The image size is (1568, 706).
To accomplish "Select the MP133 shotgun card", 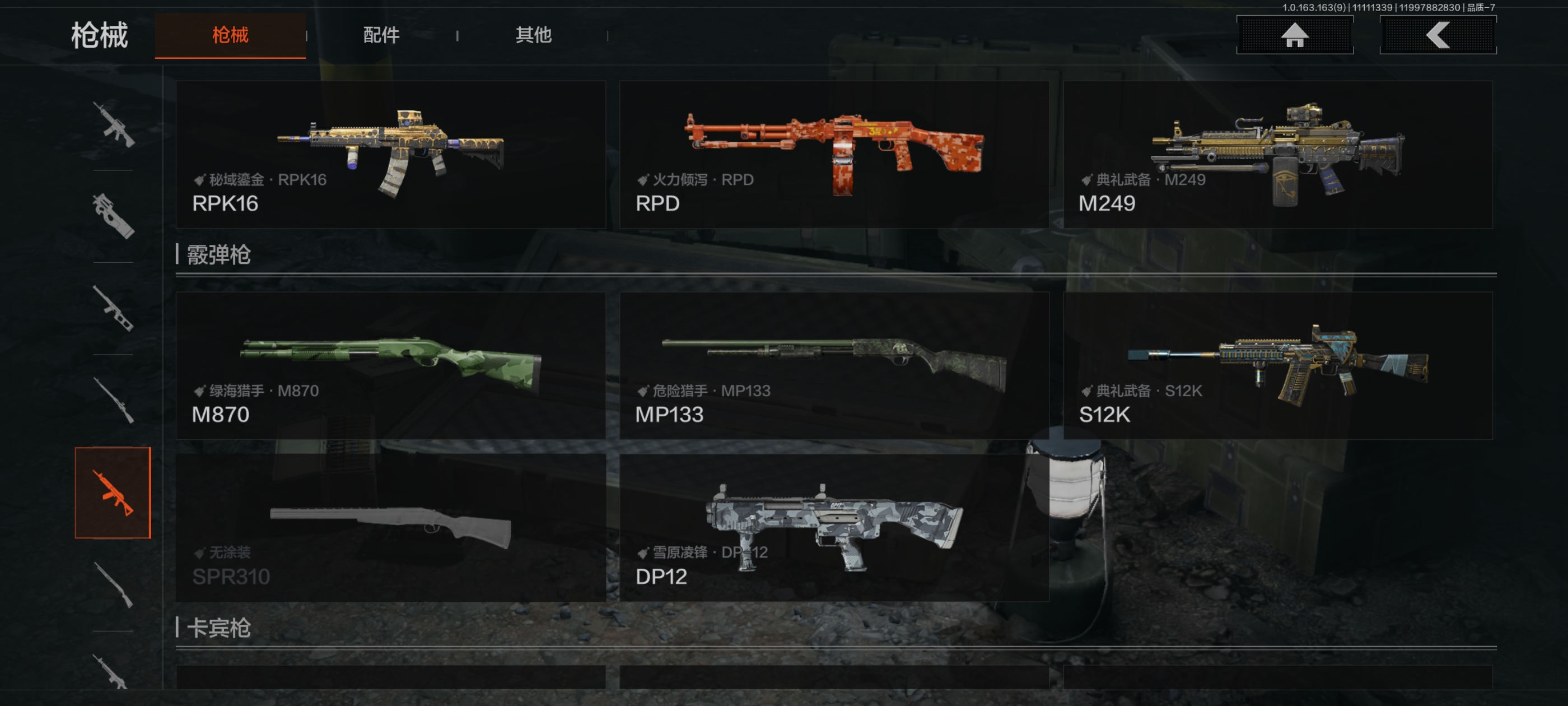I will pyautogui.click(x=834, y=365).
